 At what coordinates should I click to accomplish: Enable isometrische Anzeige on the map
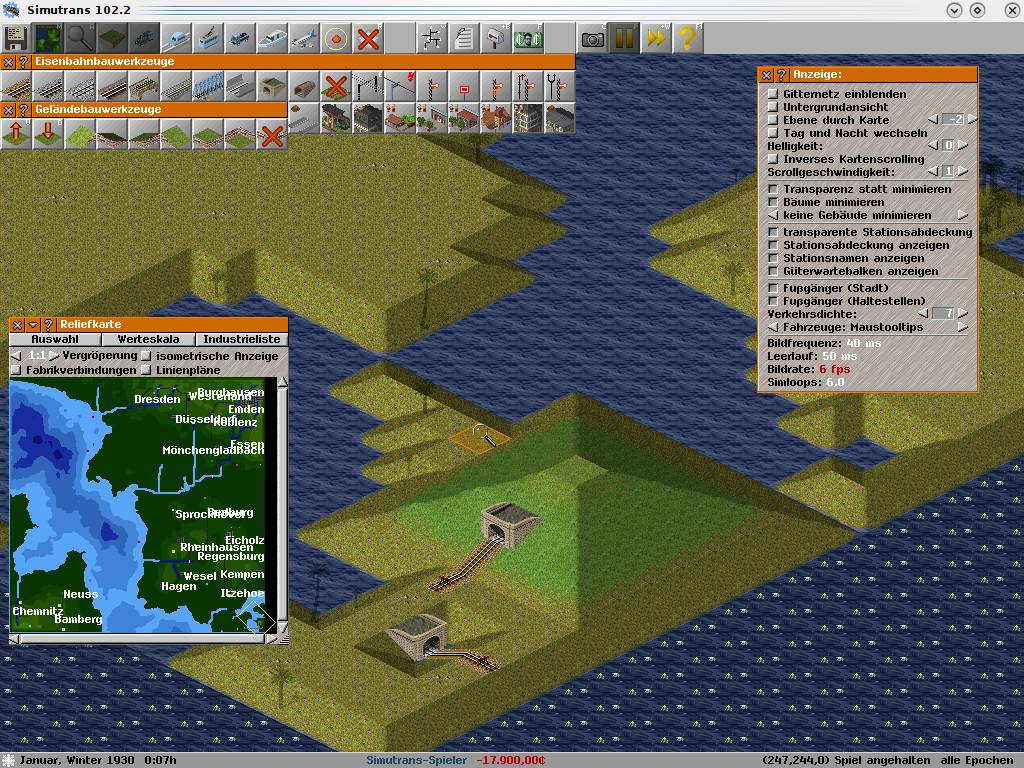coord(147,356)
